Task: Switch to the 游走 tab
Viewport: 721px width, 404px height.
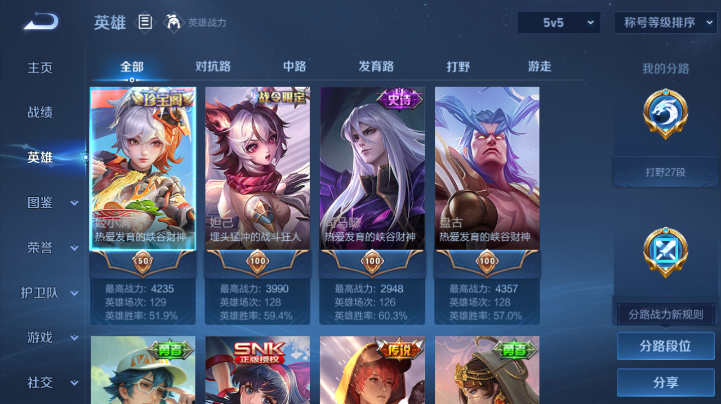Action: tap(540, 67)
